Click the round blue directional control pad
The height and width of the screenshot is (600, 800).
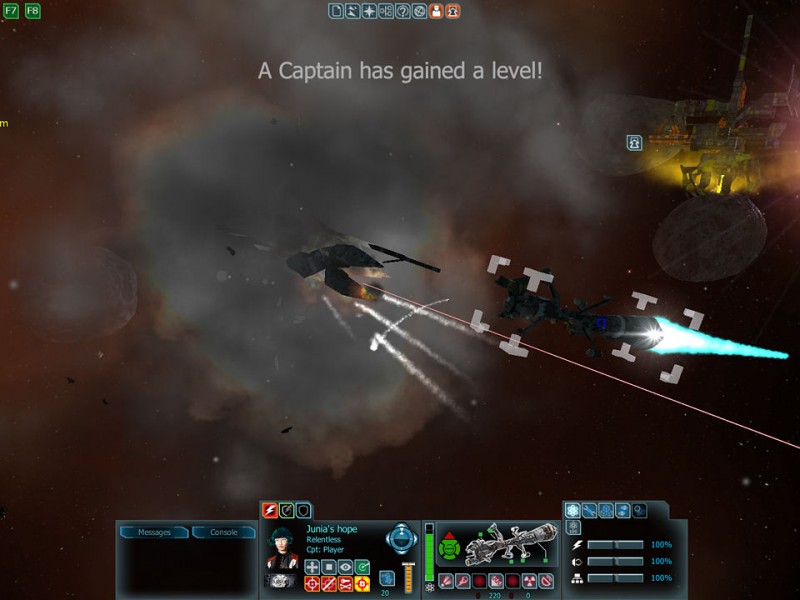pos(400,537)
